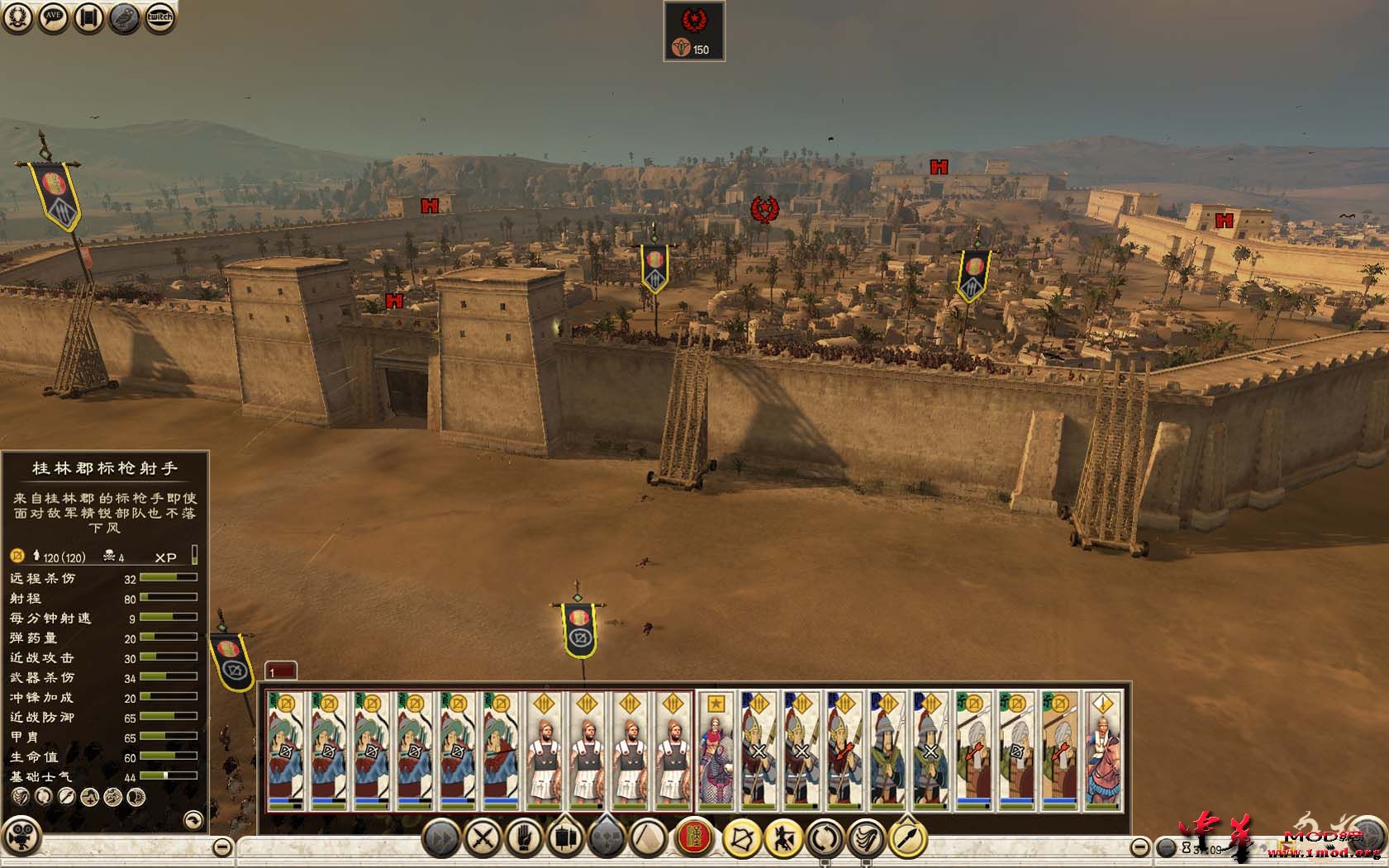Screen dimensions: 1389x868
Task: Open the triangle formation button
Action: click(x=649, y=839)
